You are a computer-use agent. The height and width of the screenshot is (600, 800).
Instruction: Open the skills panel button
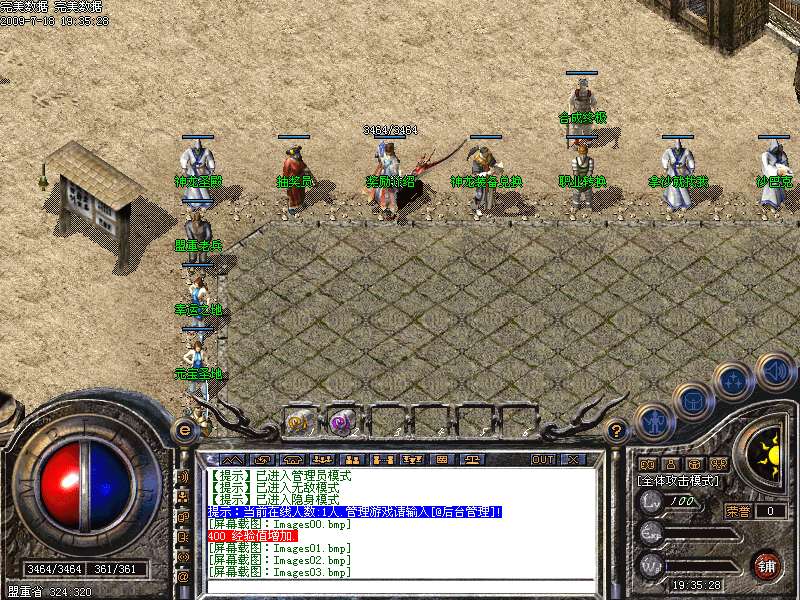pos(733,380)
